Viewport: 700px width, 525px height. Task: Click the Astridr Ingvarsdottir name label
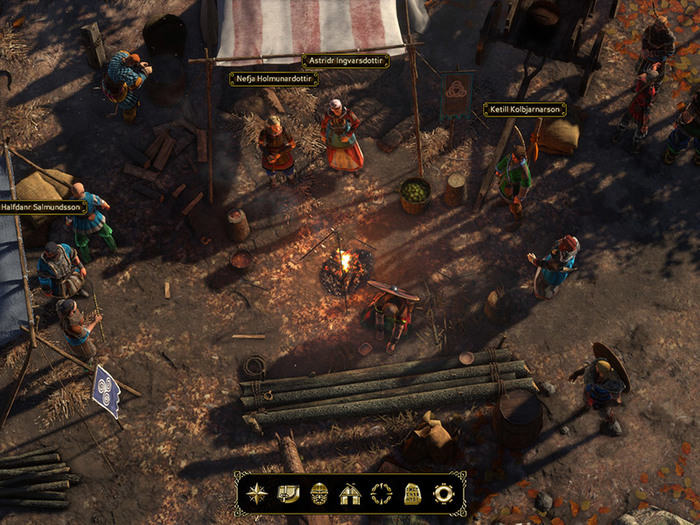coord(345,61)
